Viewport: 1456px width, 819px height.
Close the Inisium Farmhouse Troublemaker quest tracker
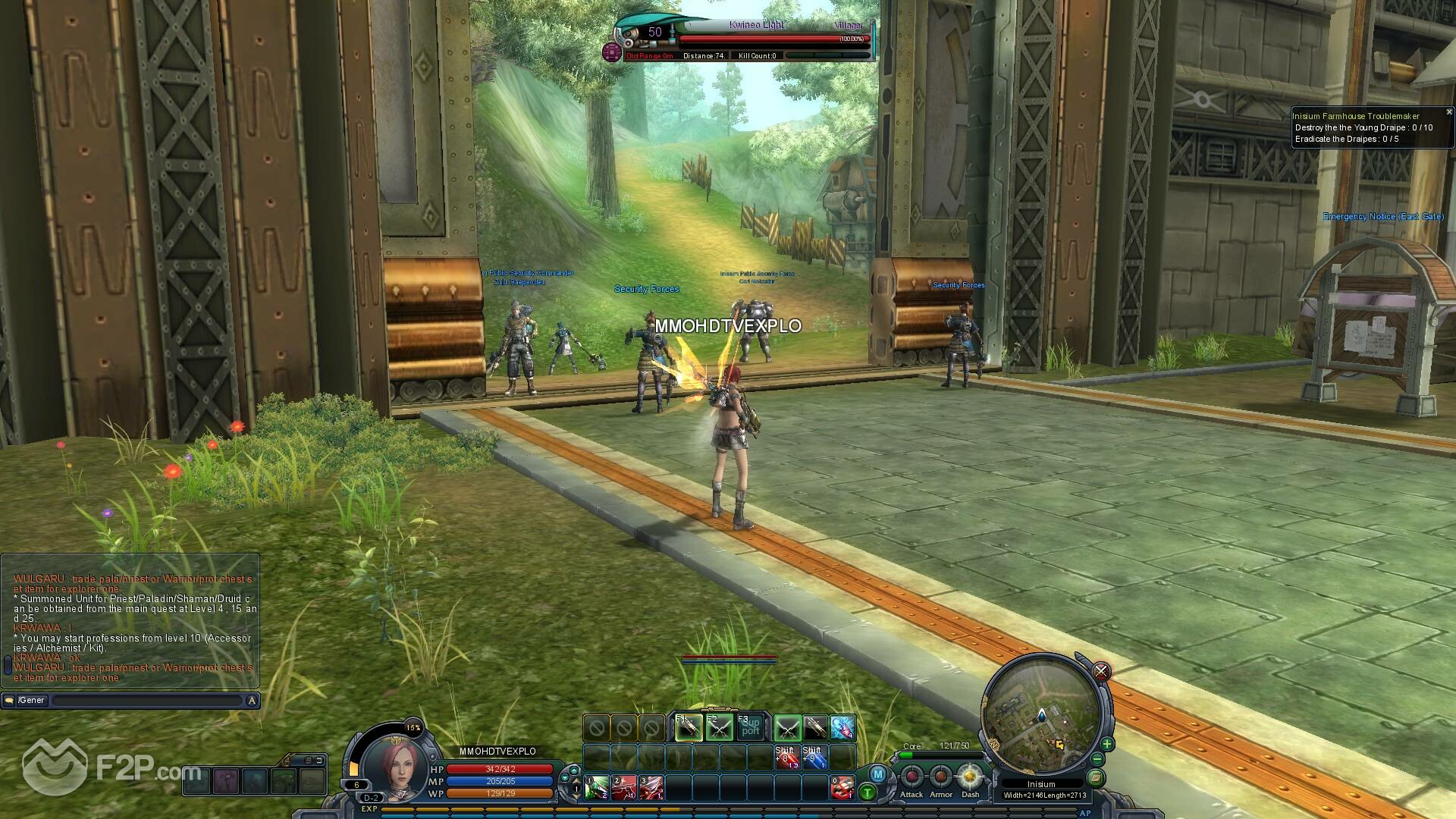pyautogui.click(x=1448, y=112)
